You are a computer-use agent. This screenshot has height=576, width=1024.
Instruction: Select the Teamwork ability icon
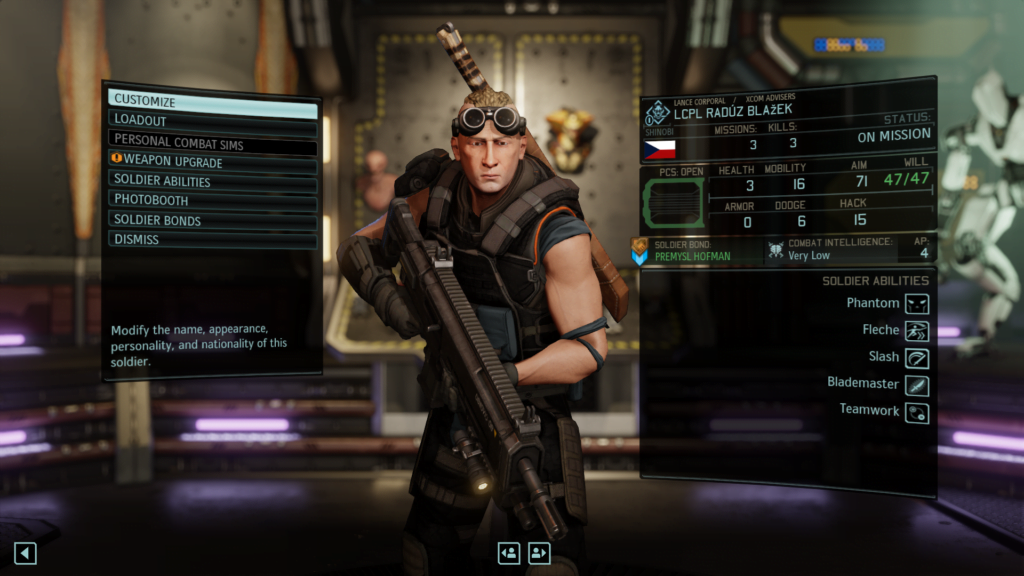tap(917, 411)
